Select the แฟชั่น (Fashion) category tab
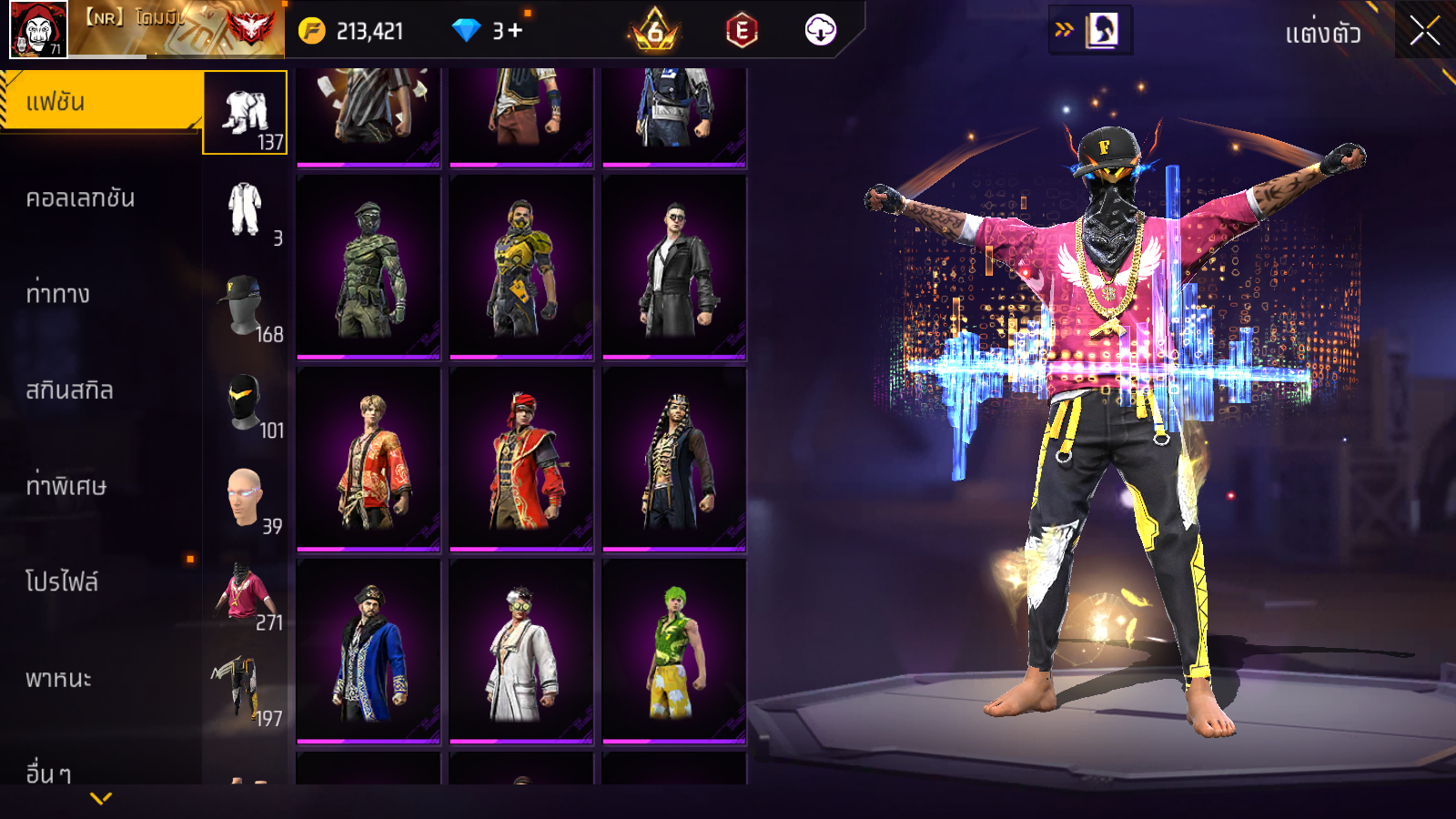 [100, 102]
